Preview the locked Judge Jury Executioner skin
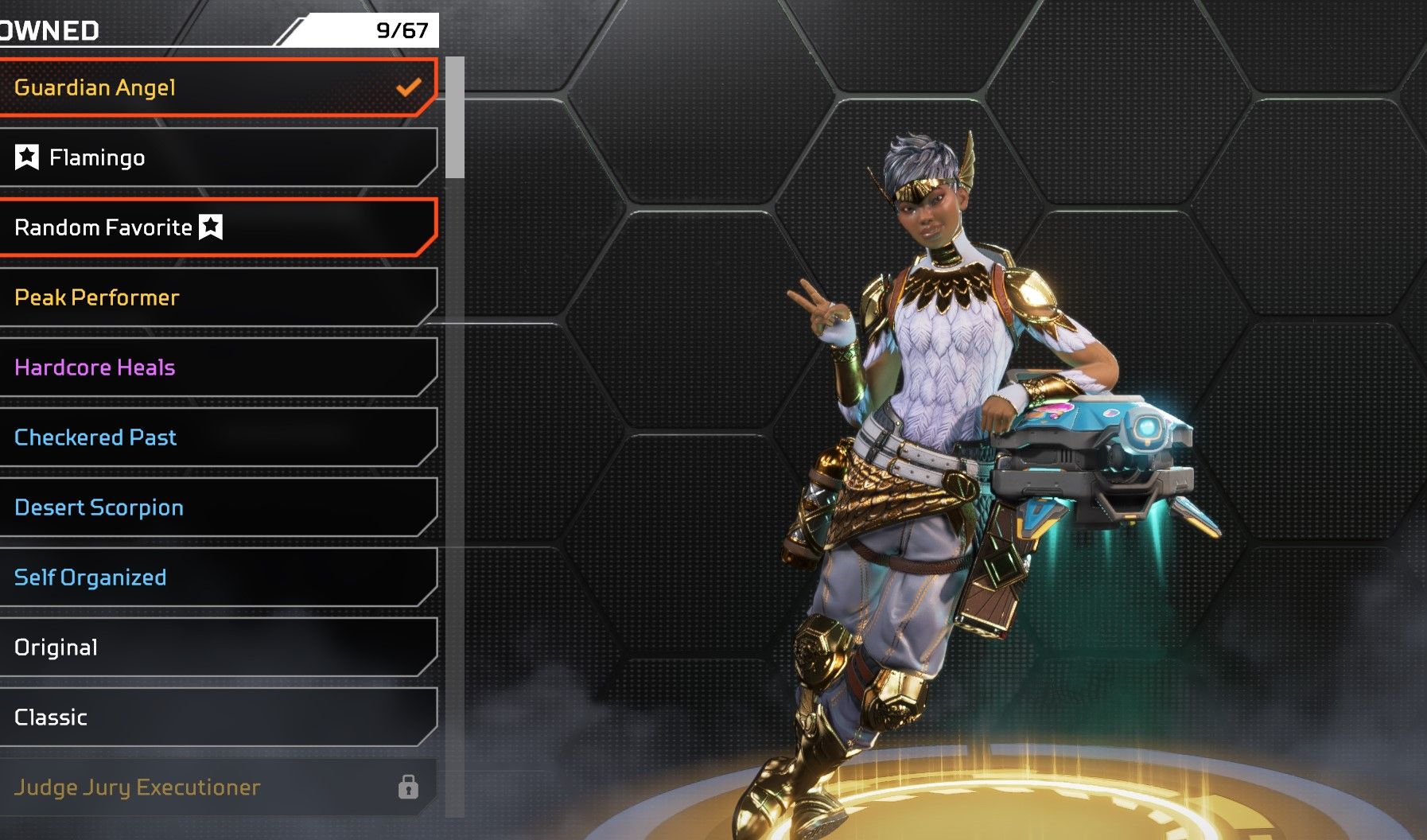This screenshot has height=840, width=1427. [215, 787]
